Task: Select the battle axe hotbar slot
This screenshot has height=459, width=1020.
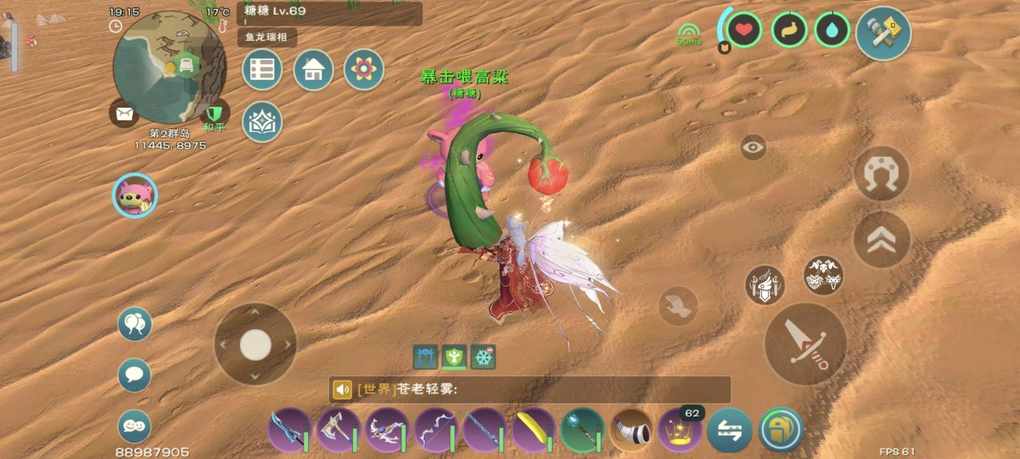Action: coord(338,430)
